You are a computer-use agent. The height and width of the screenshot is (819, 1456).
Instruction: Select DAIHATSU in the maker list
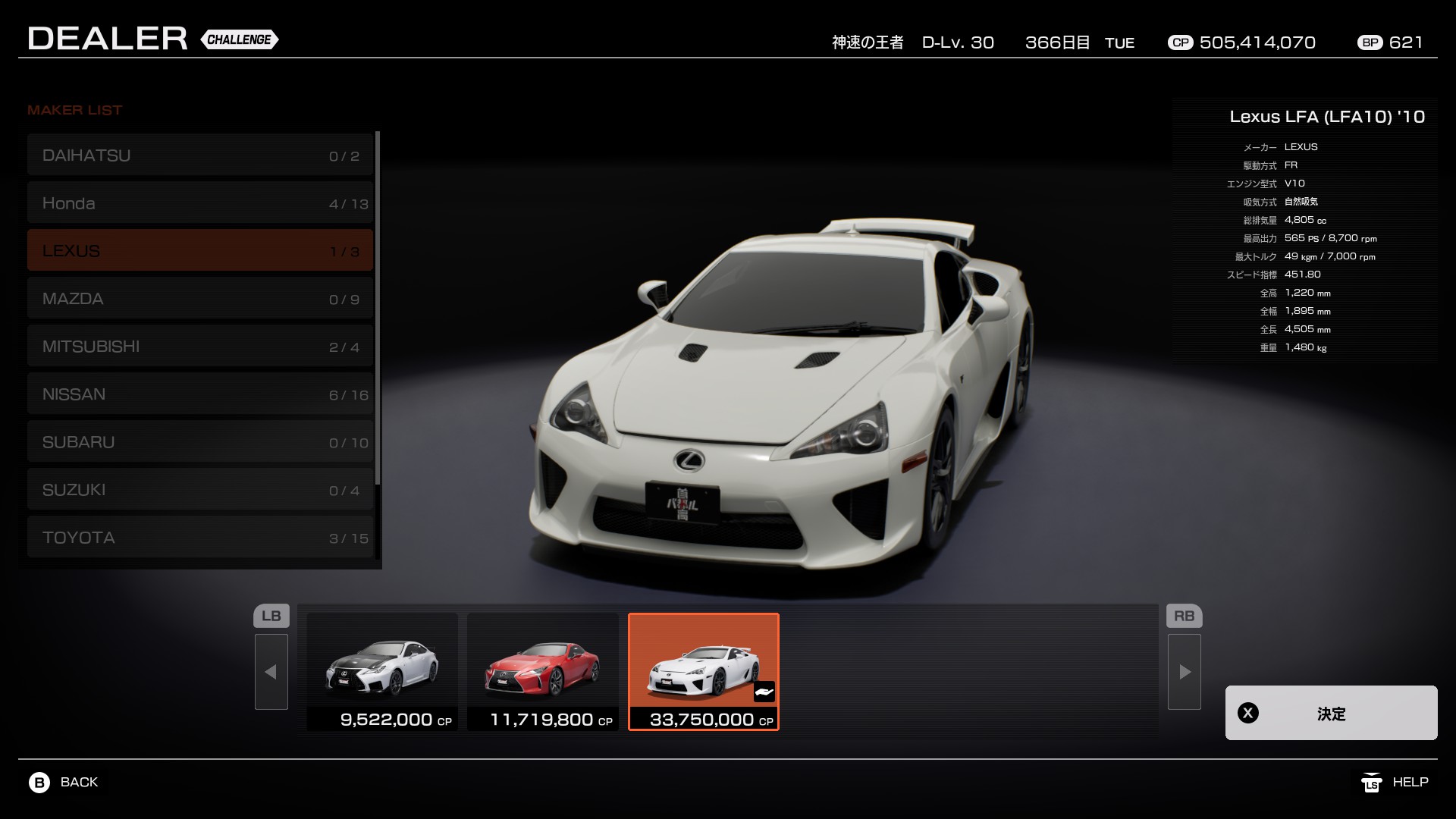point(200,155)
